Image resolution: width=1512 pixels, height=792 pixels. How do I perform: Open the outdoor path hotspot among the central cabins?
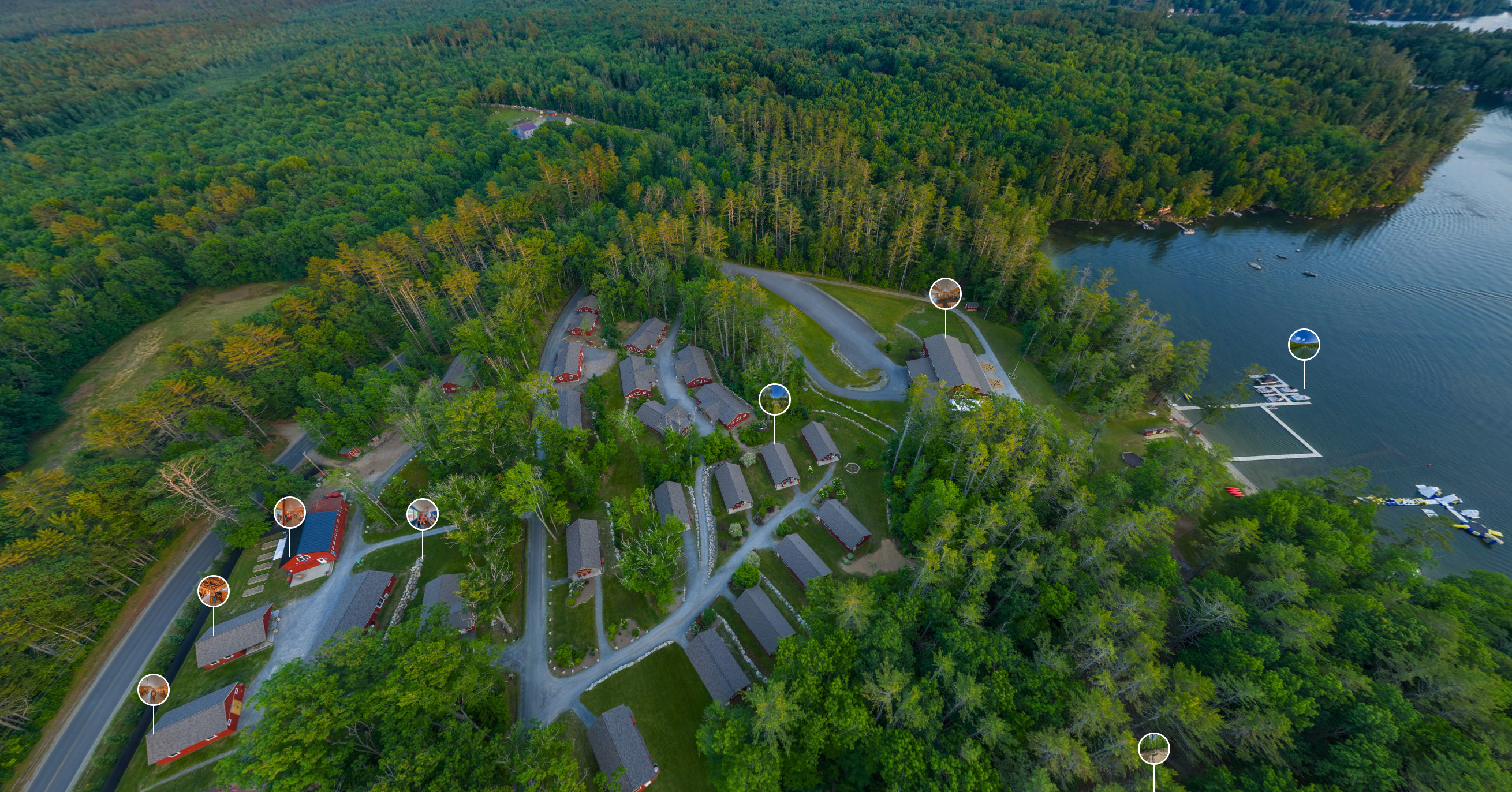click(774, 400)
